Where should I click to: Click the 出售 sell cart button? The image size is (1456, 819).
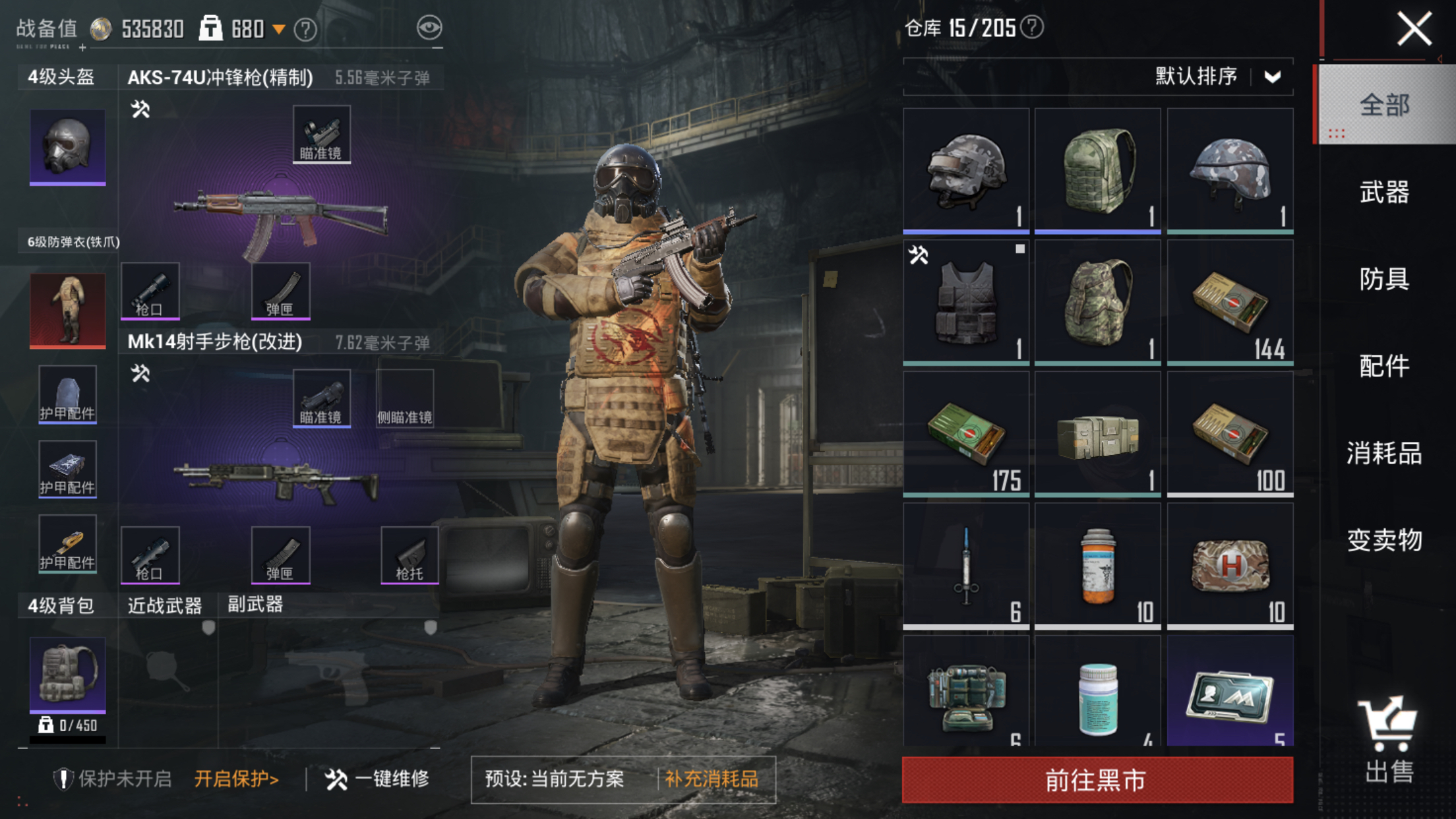(x=1389, y=741)
